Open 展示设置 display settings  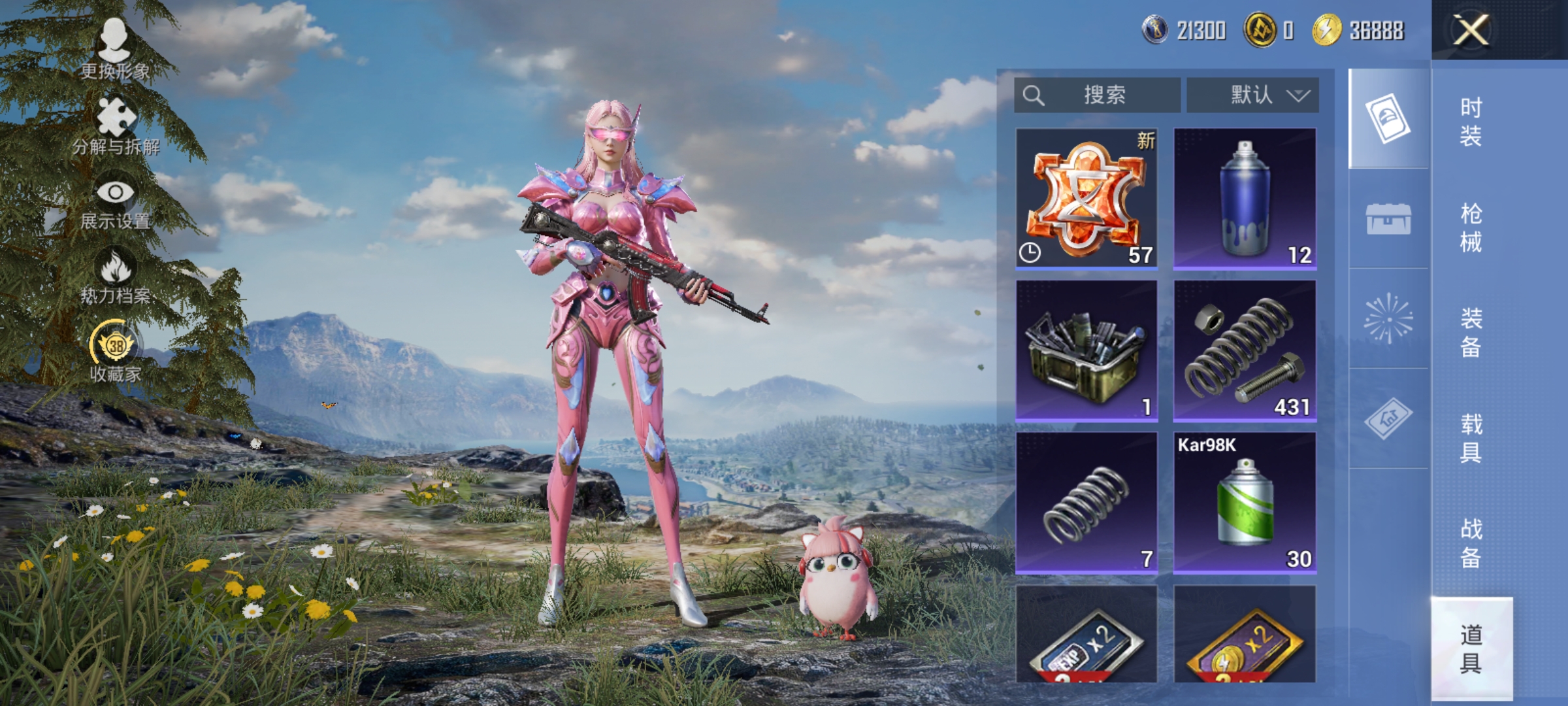(x=116, y=203)
